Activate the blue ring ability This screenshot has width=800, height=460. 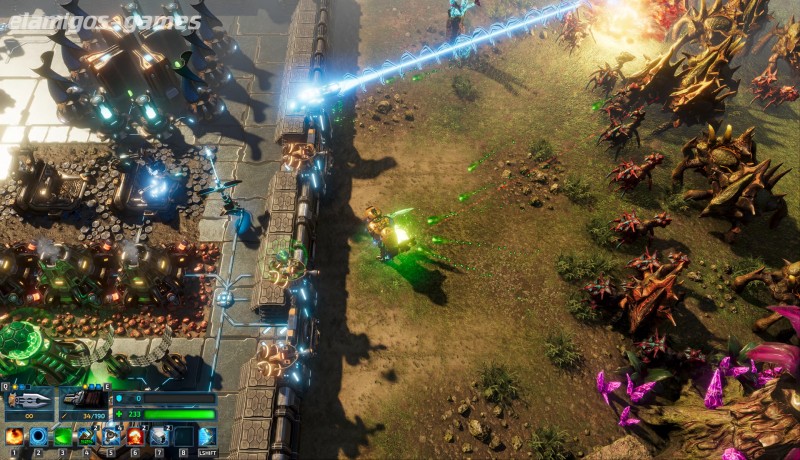tap(39, 436)
